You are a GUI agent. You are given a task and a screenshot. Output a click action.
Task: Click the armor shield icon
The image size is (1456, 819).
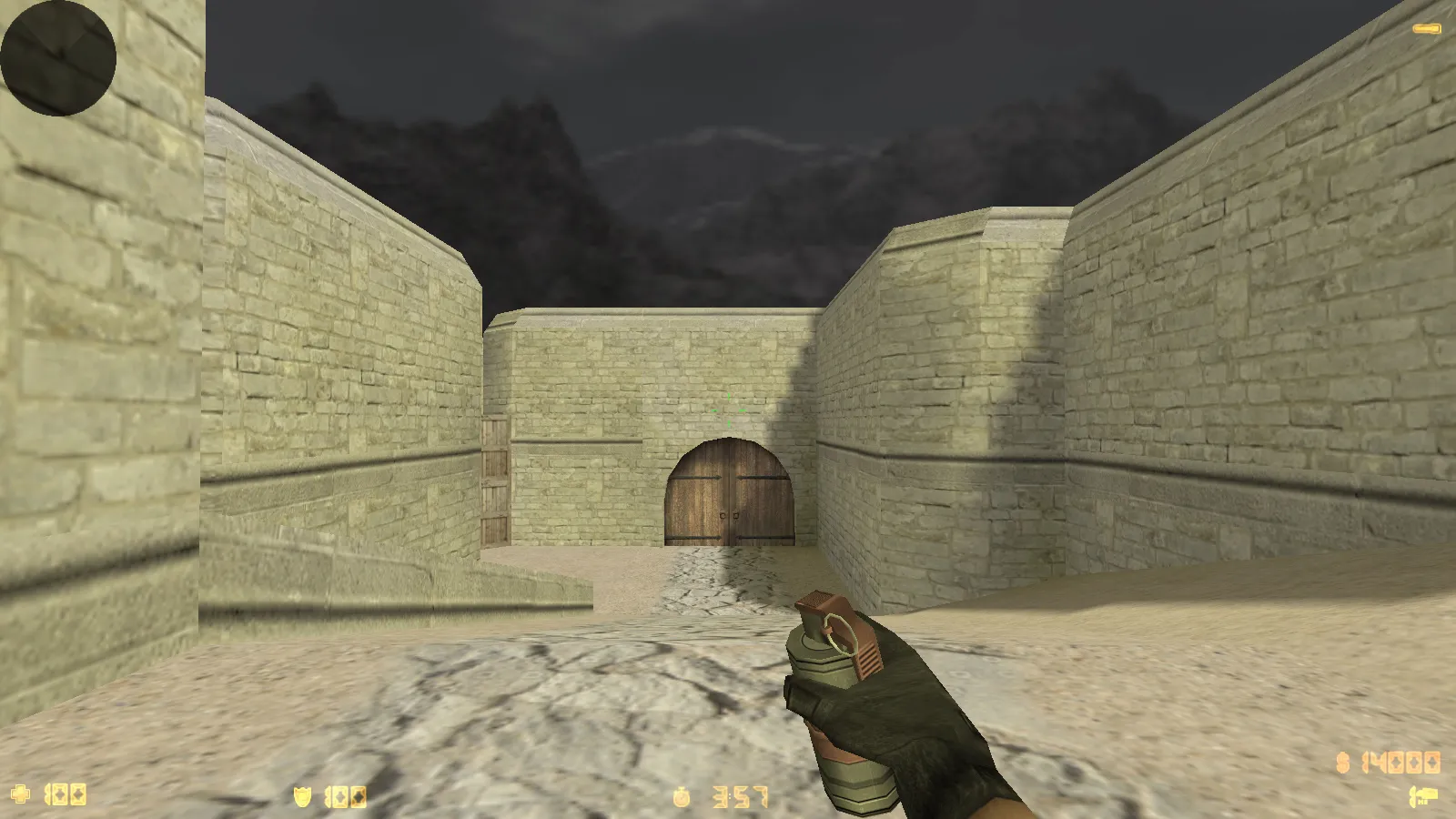[301, 795]
